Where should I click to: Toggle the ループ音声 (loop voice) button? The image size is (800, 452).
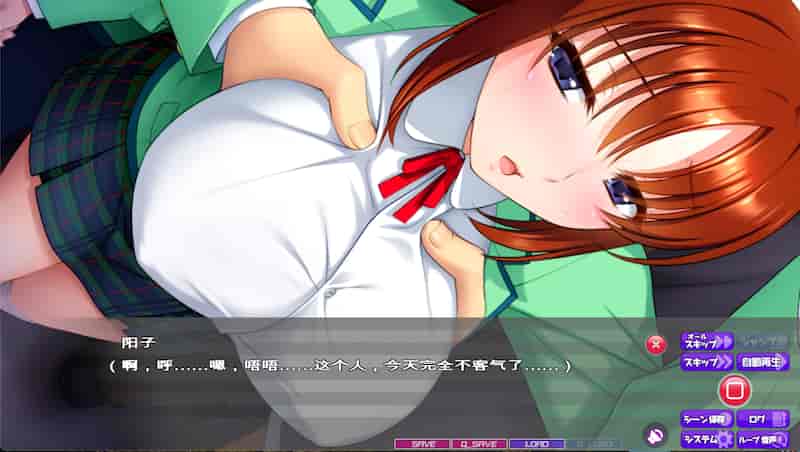[x=762, y=438]
